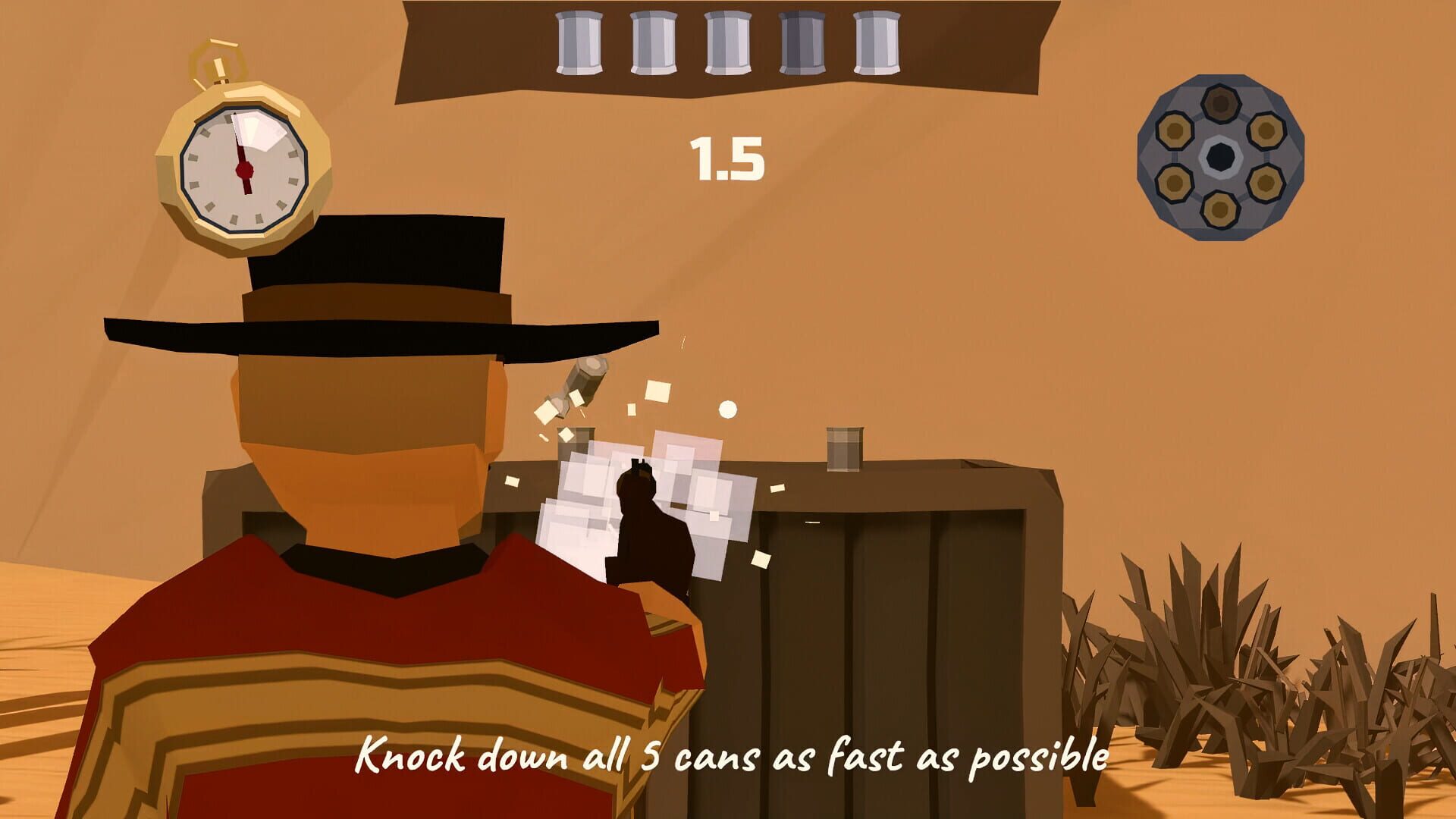Click the knock down all cans instruction text
This screenshot has height=819, width=1456.
732,756
